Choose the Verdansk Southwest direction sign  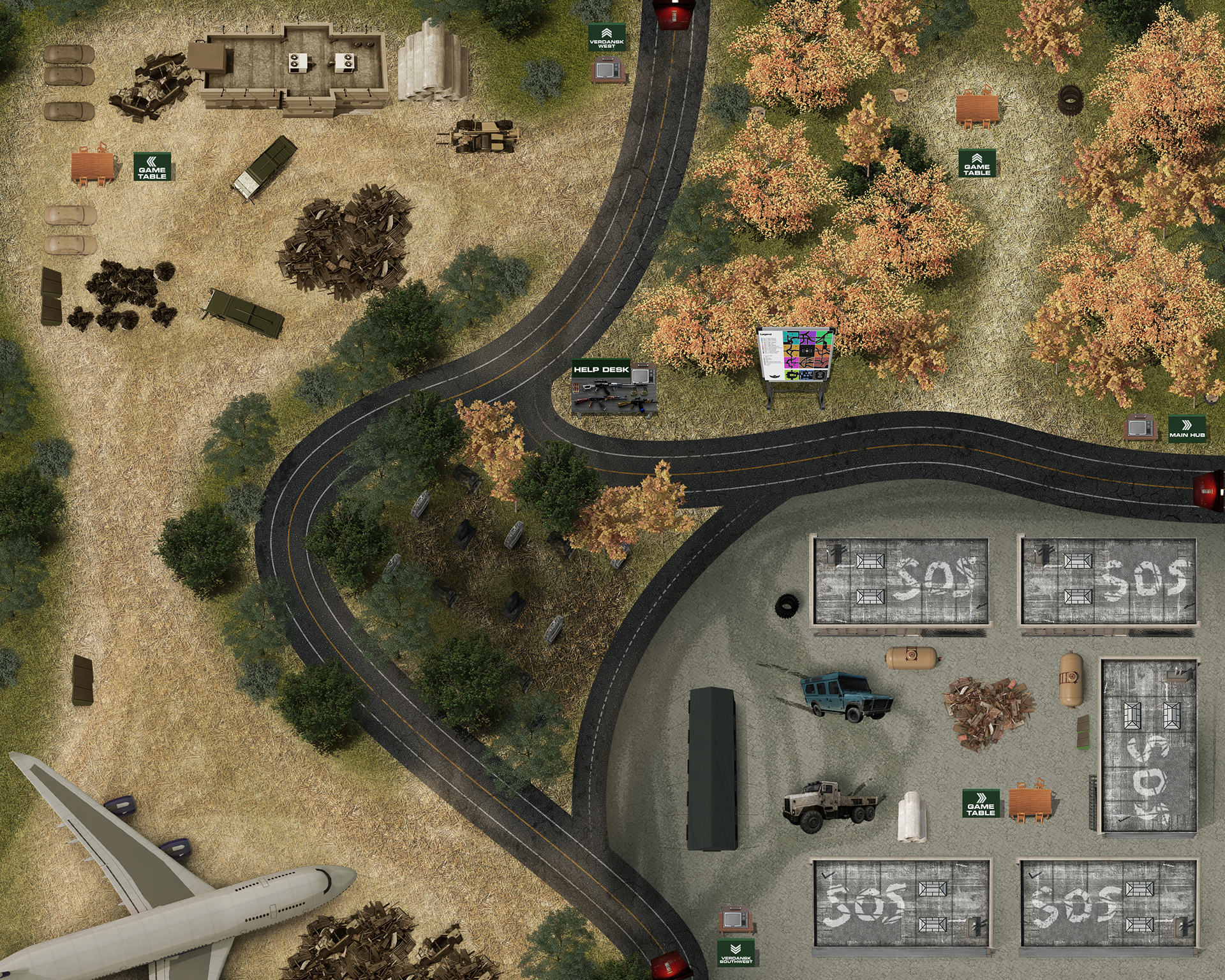pos(736,953)
